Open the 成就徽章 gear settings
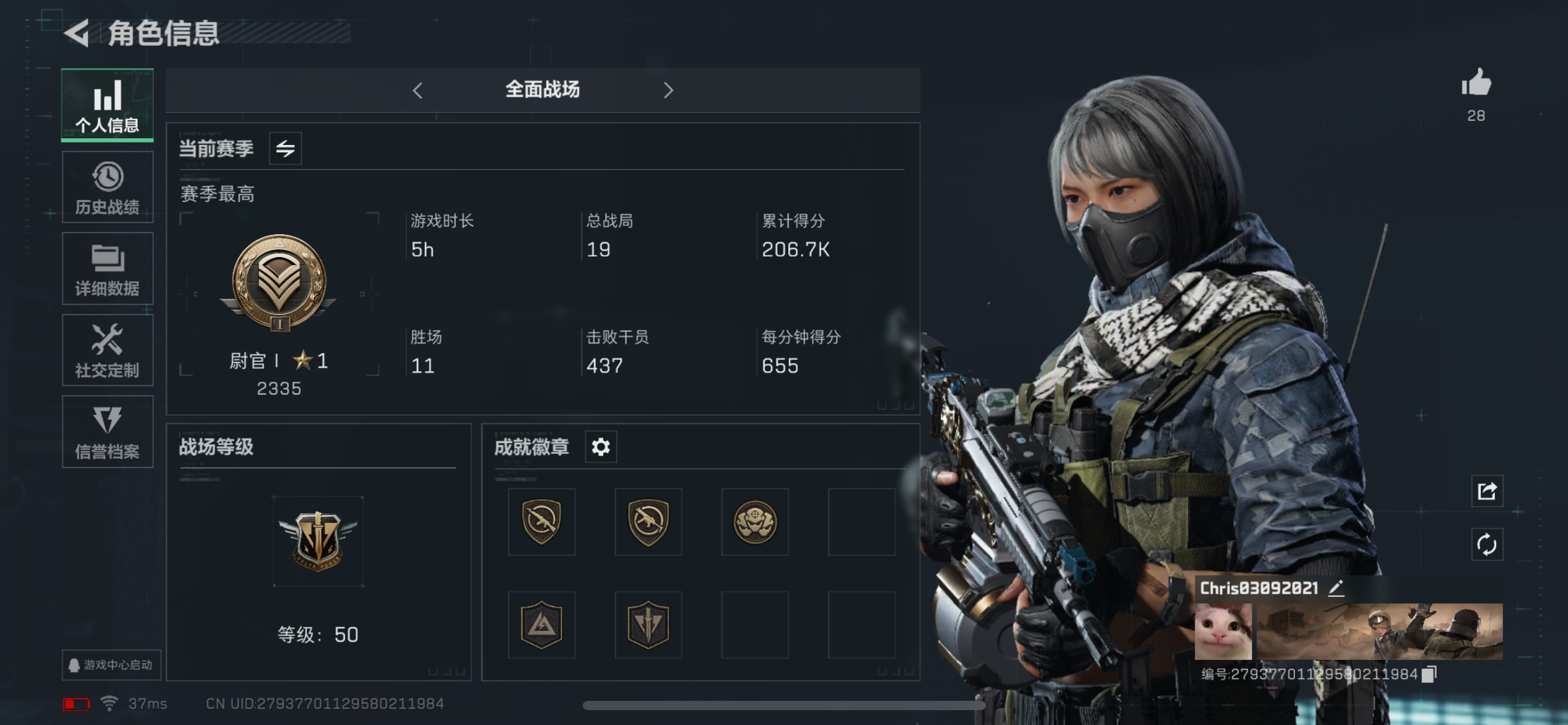 click(601, 447)
